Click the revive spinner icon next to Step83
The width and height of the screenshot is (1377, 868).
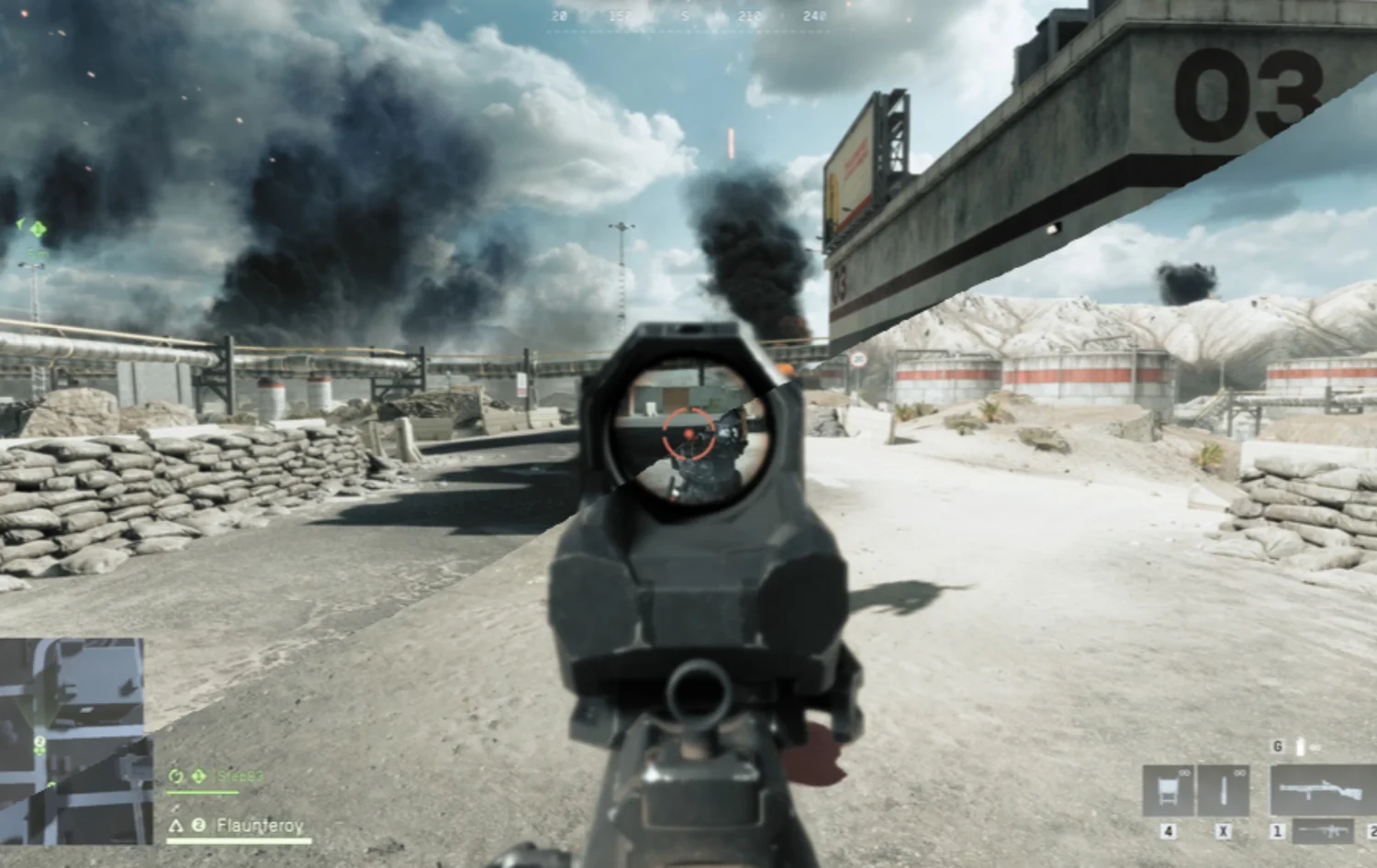click(x=177, y=776)
